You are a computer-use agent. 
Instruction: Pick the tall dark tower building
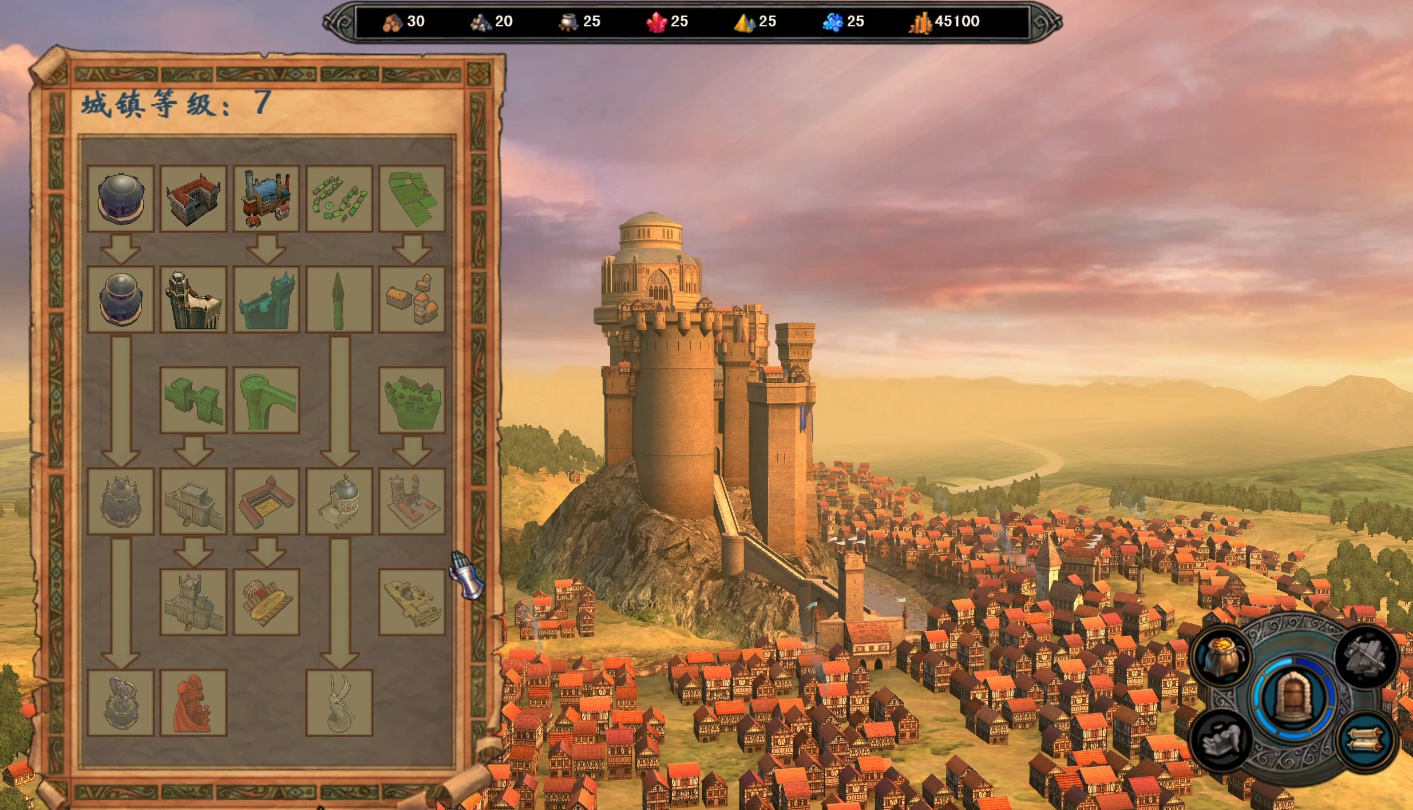click(194, 299)
